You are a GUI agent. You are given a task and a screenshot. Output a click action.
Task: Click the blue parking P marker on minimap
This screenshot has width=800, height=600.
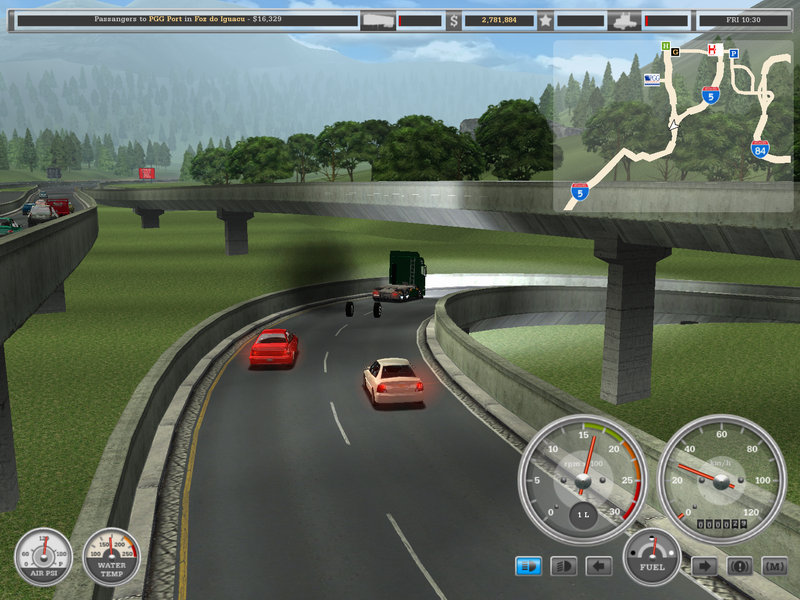click(733, 54)
